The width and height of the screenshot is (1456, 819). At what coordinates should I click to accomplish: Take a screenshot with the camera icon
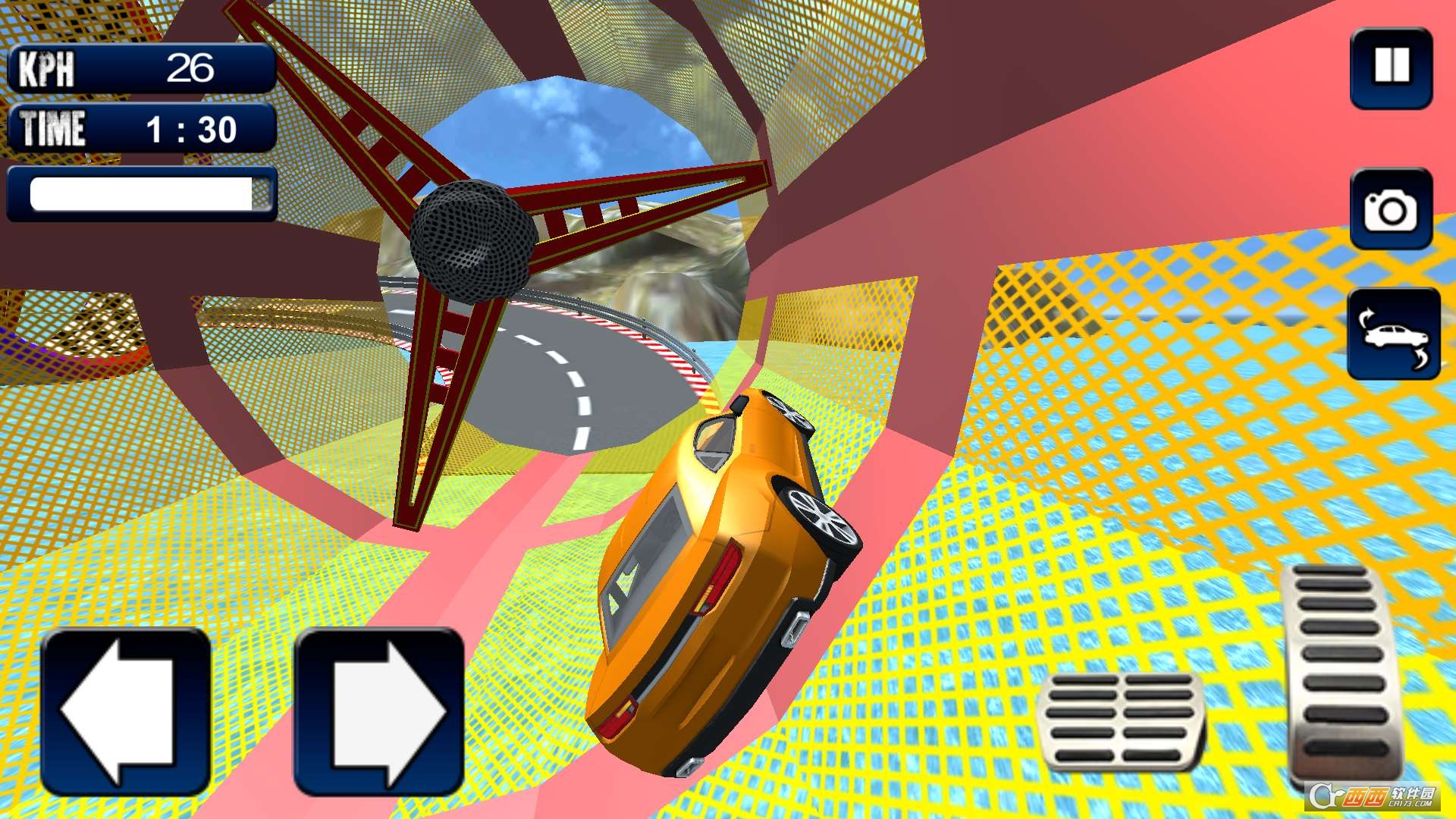(x=1390, y=211)
